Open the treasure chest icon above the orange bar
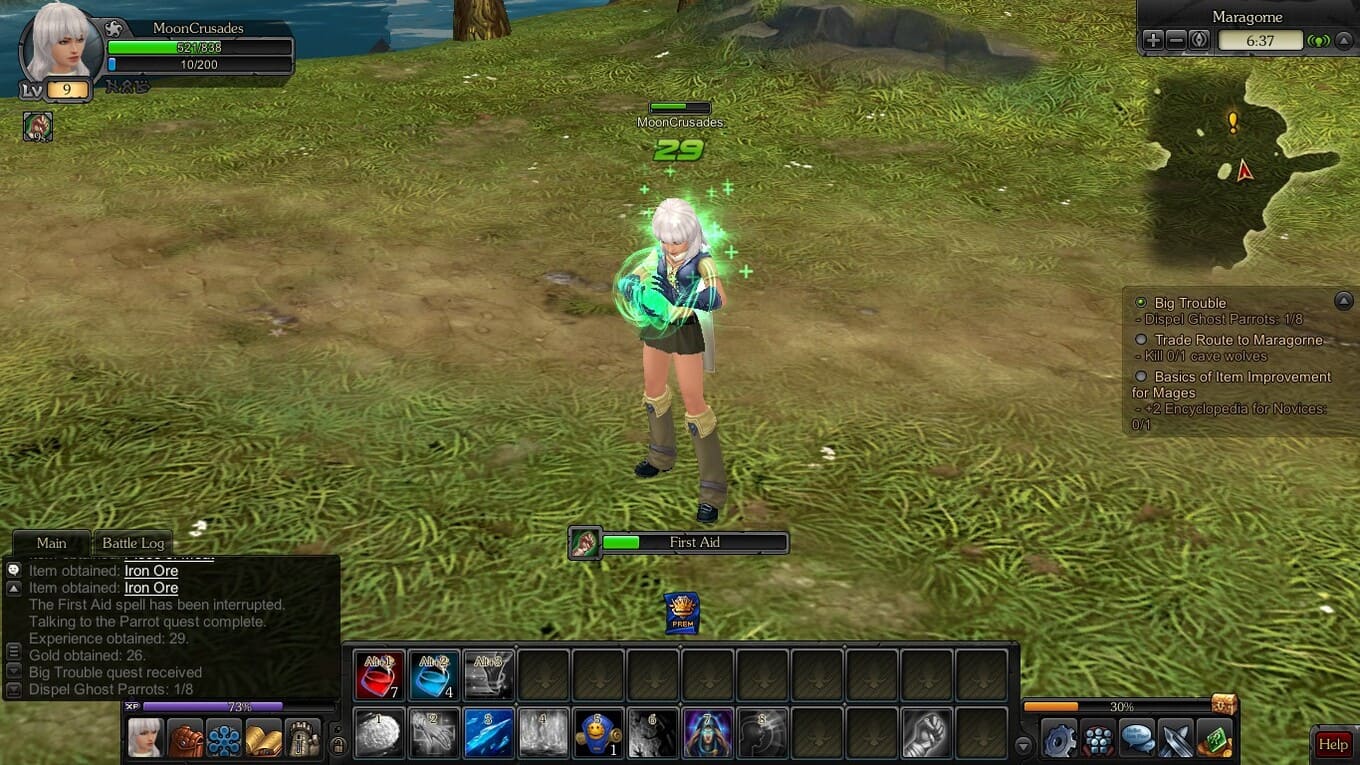 (1224, 703)
